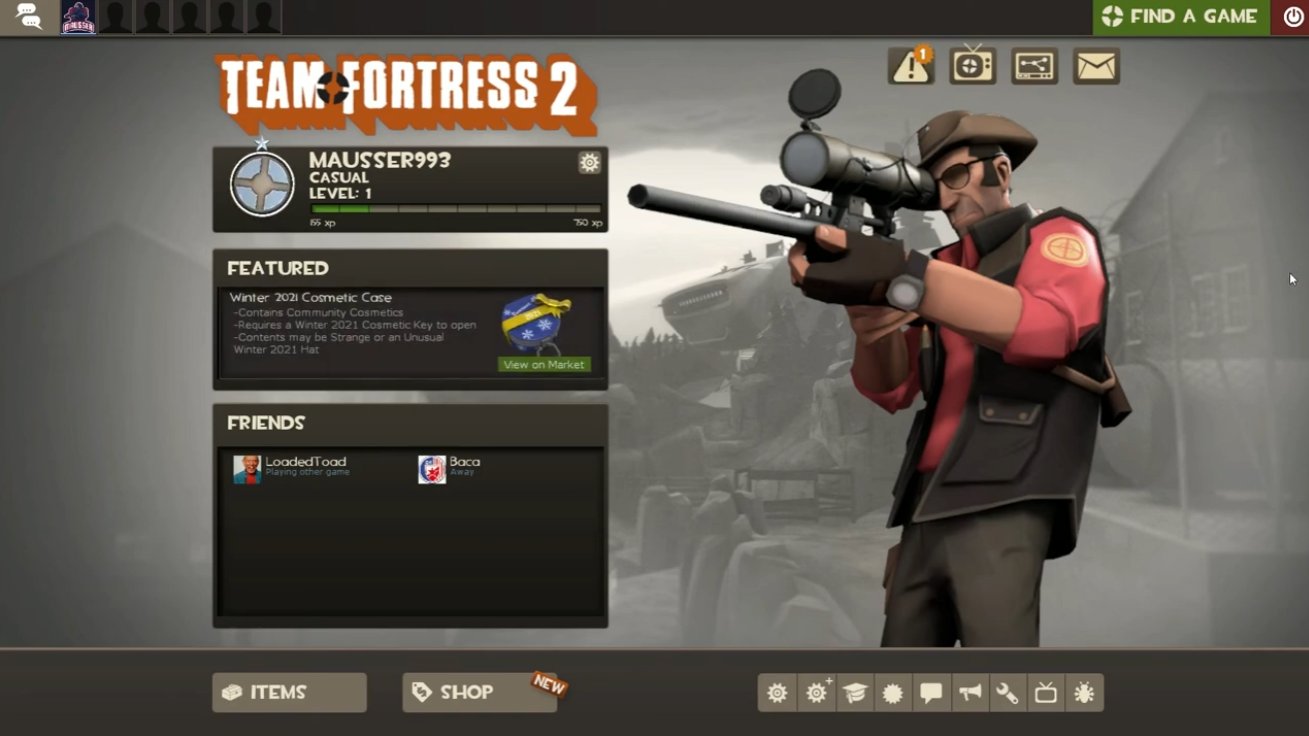
Task: Open the warning alerts notification icon
Action: point(910,66)
